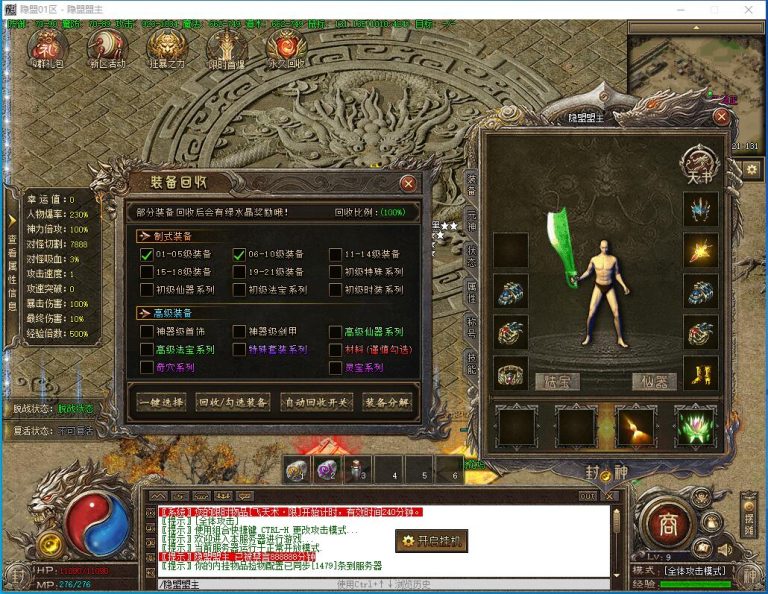Viewport: 768px width, 594px height.
Task: Open the 新区活动 drum icon
Action: pyautogui.click(x=107, y=49)
